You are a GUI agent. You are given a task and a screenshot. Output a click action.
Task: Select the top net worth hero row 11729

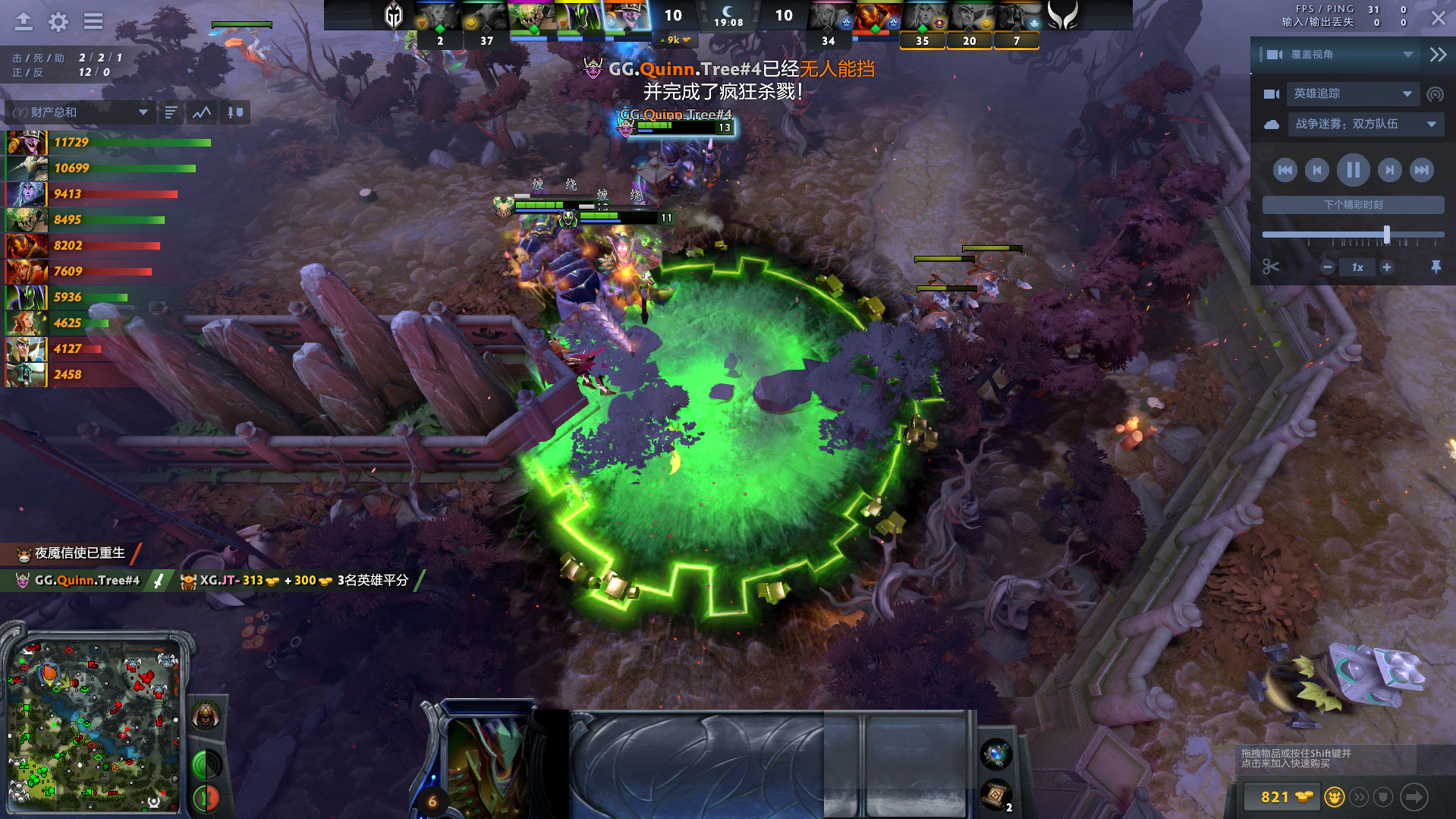click(x=106, y=143)
